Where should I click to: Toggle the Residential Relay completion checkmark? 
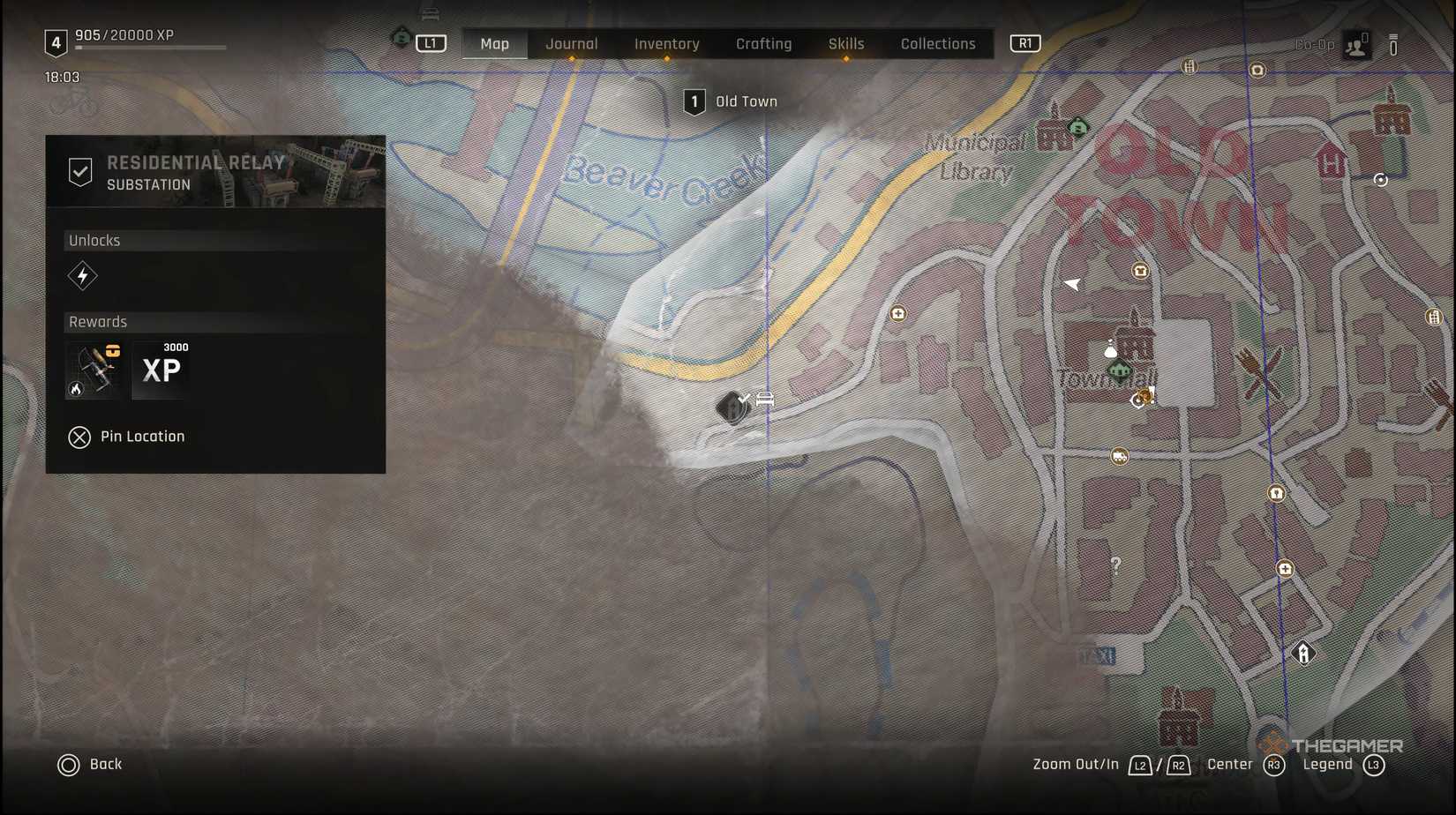tap(79, 171)
